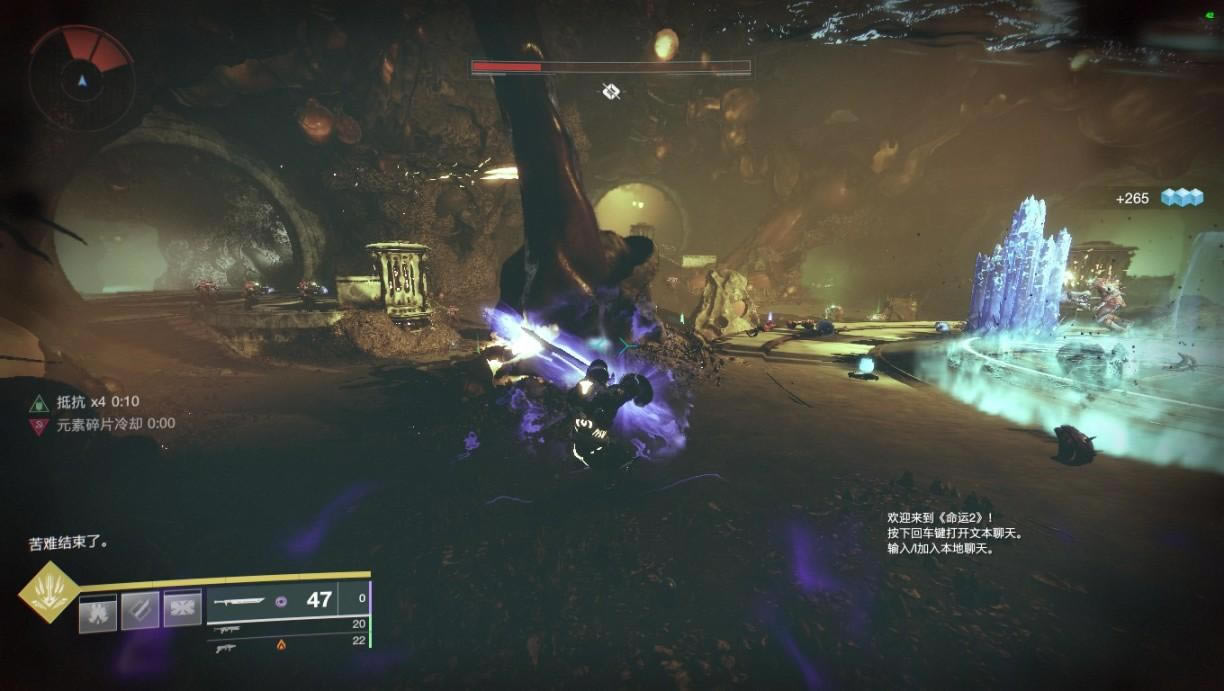Switch to the weapon with 20 ammo

click(227, 631)
